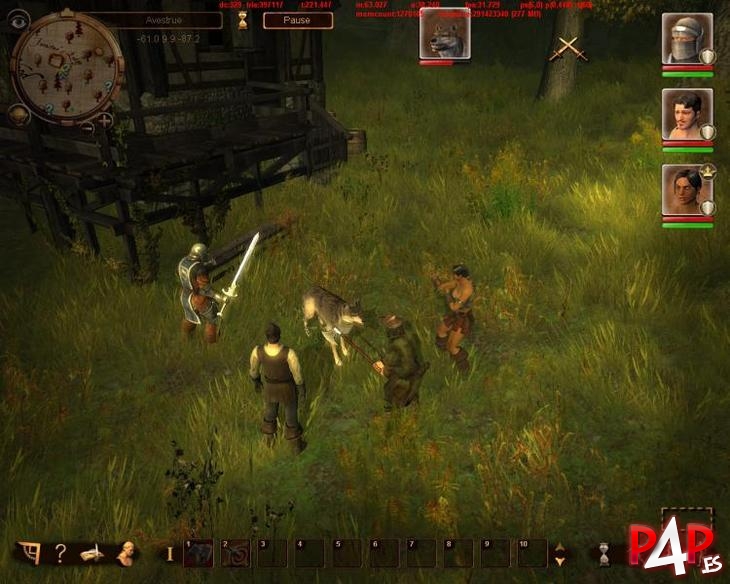Screen dimensions: 730x584
Task: Click the hourglass icon in bottom bar
Action: (x=603, y=553)
